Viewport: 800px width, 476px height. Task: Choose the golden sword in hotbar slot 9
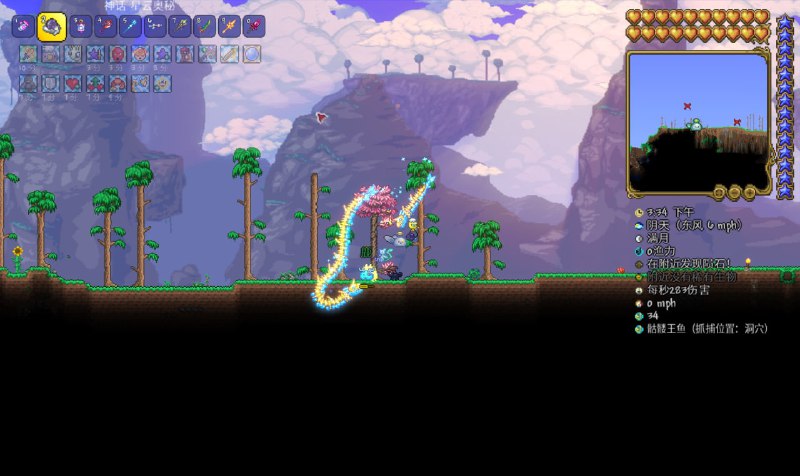[x=230, y=27]
